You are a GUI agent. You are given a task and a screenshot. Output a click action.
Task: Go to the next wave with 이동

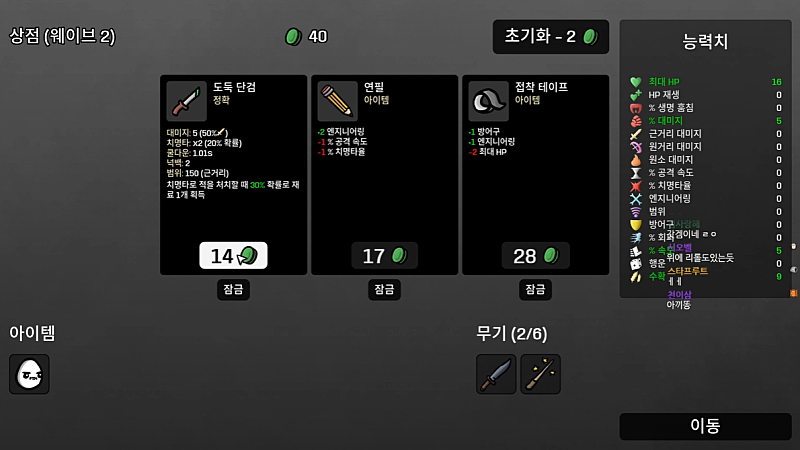705,426
